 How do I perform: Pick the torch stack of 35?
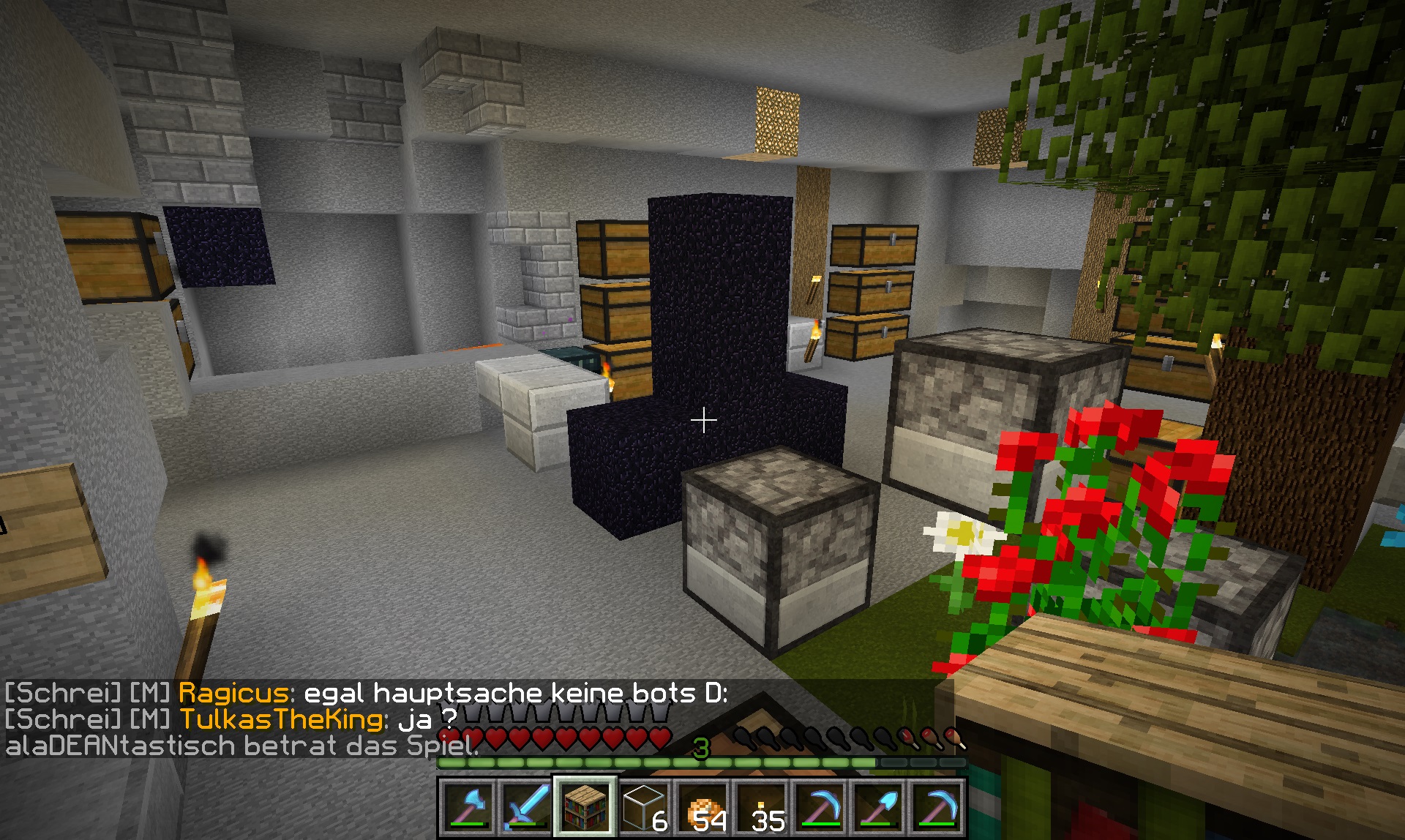pos(761,807)
